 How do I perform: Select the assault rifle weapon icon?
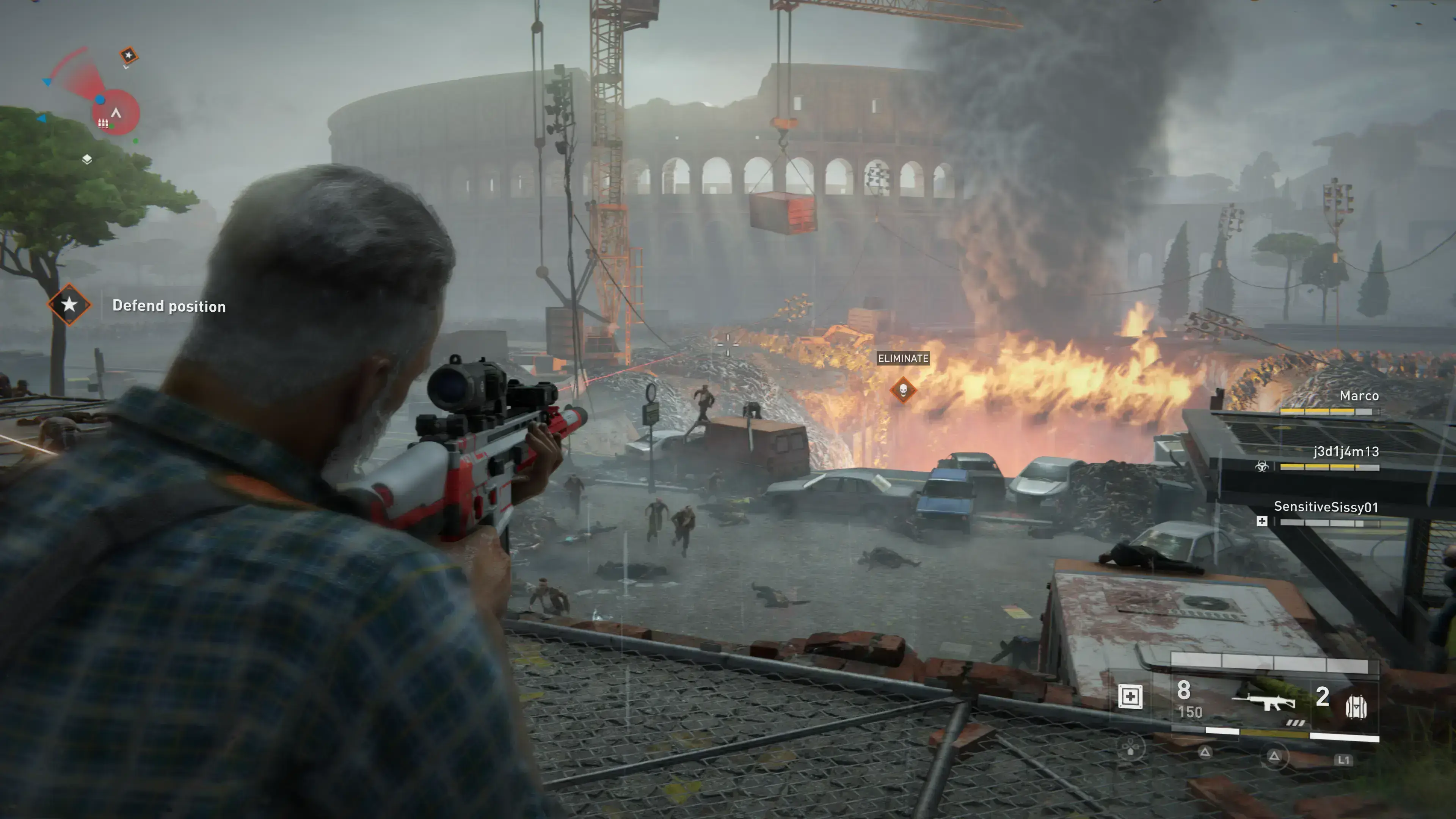(1264, 702)
